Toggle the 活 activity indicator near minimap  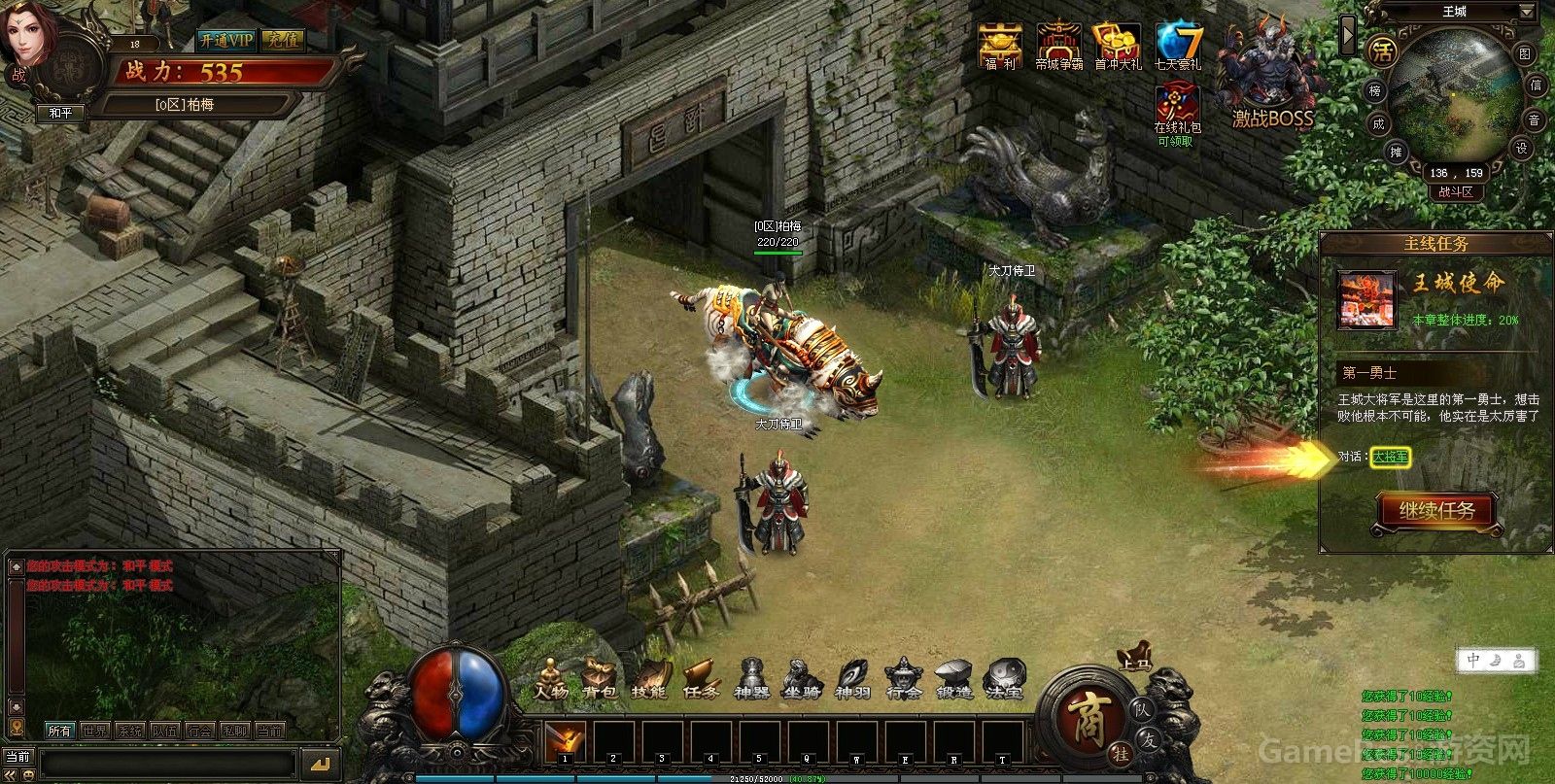click(x=1383, y=51)
